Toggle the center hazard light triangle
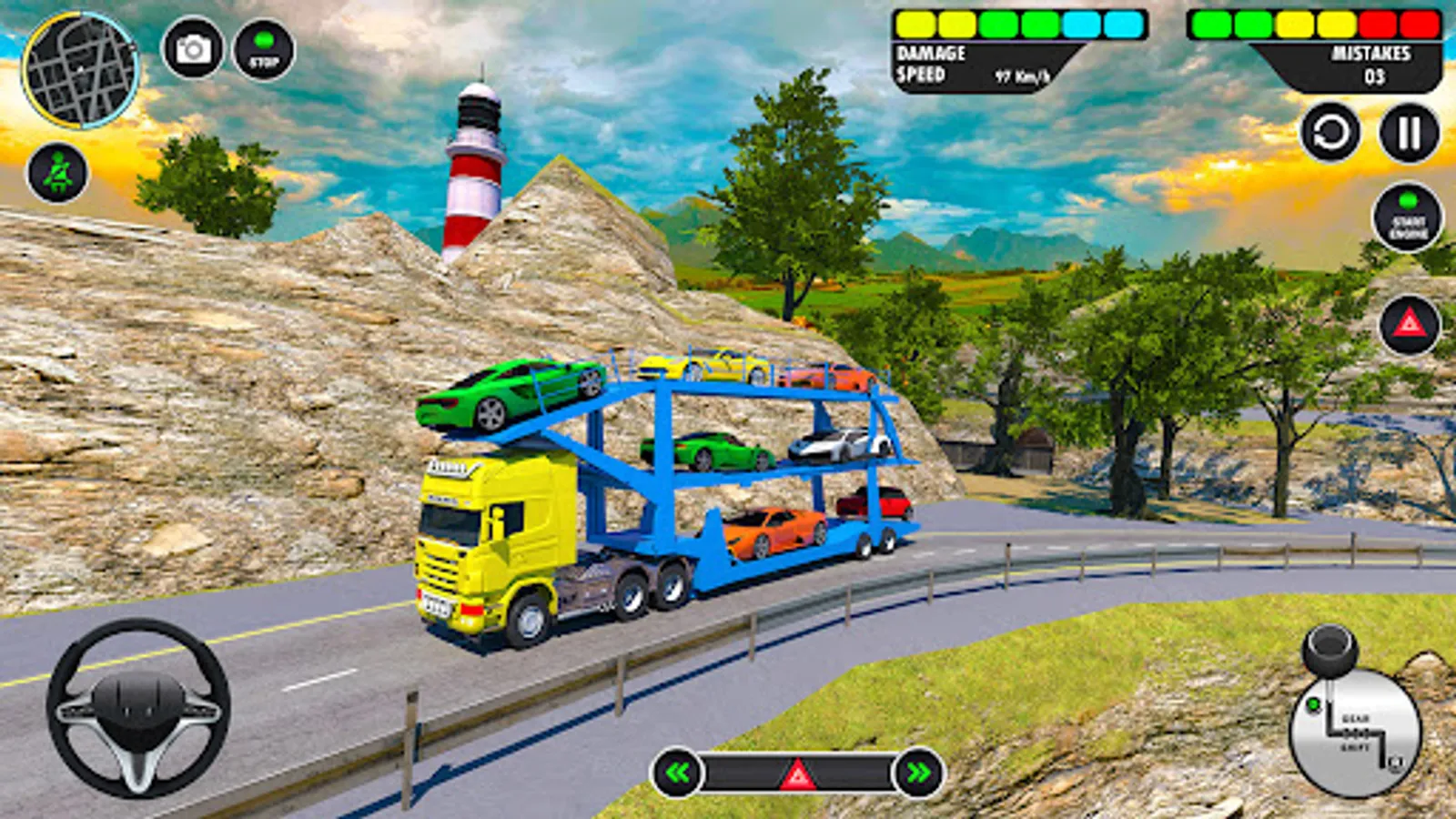 [x=798, y=774]
